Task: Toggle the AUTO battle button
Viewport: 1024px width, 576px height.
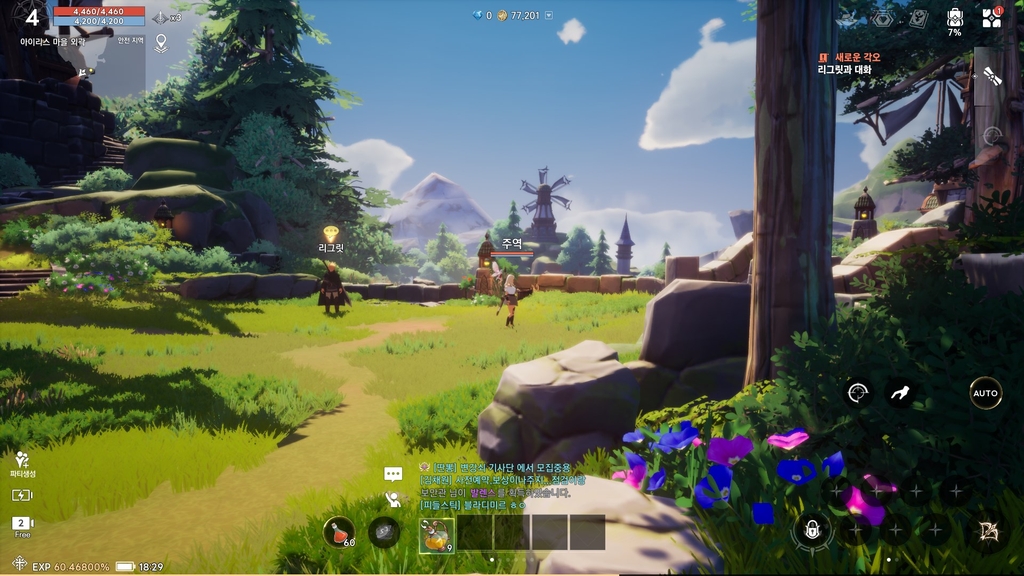Action: coord(985,393)
